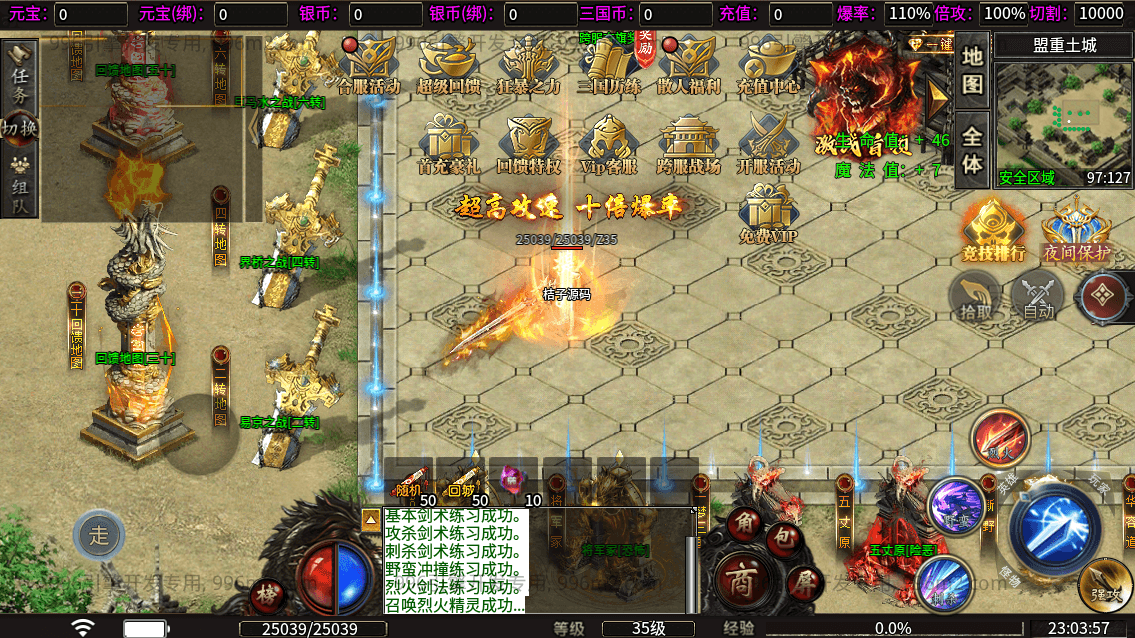Image resolution: width=1135 pixels, height=638 pixels.
Task: Open the 免费VIP gift icon
Action: click(x=768, y=213)
